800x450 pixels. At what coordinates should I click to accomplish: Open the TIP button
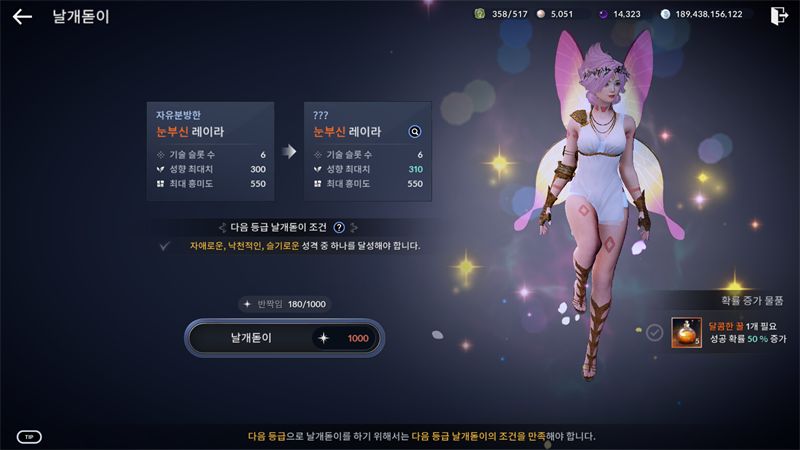(29, 437)
